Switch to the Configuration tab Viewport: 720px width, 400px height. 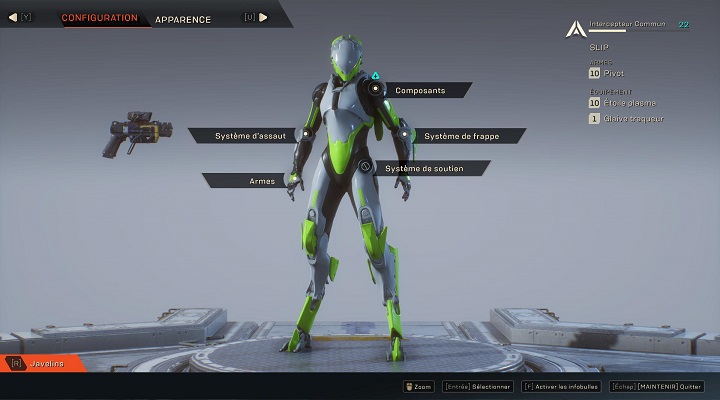tap(99, 18)
